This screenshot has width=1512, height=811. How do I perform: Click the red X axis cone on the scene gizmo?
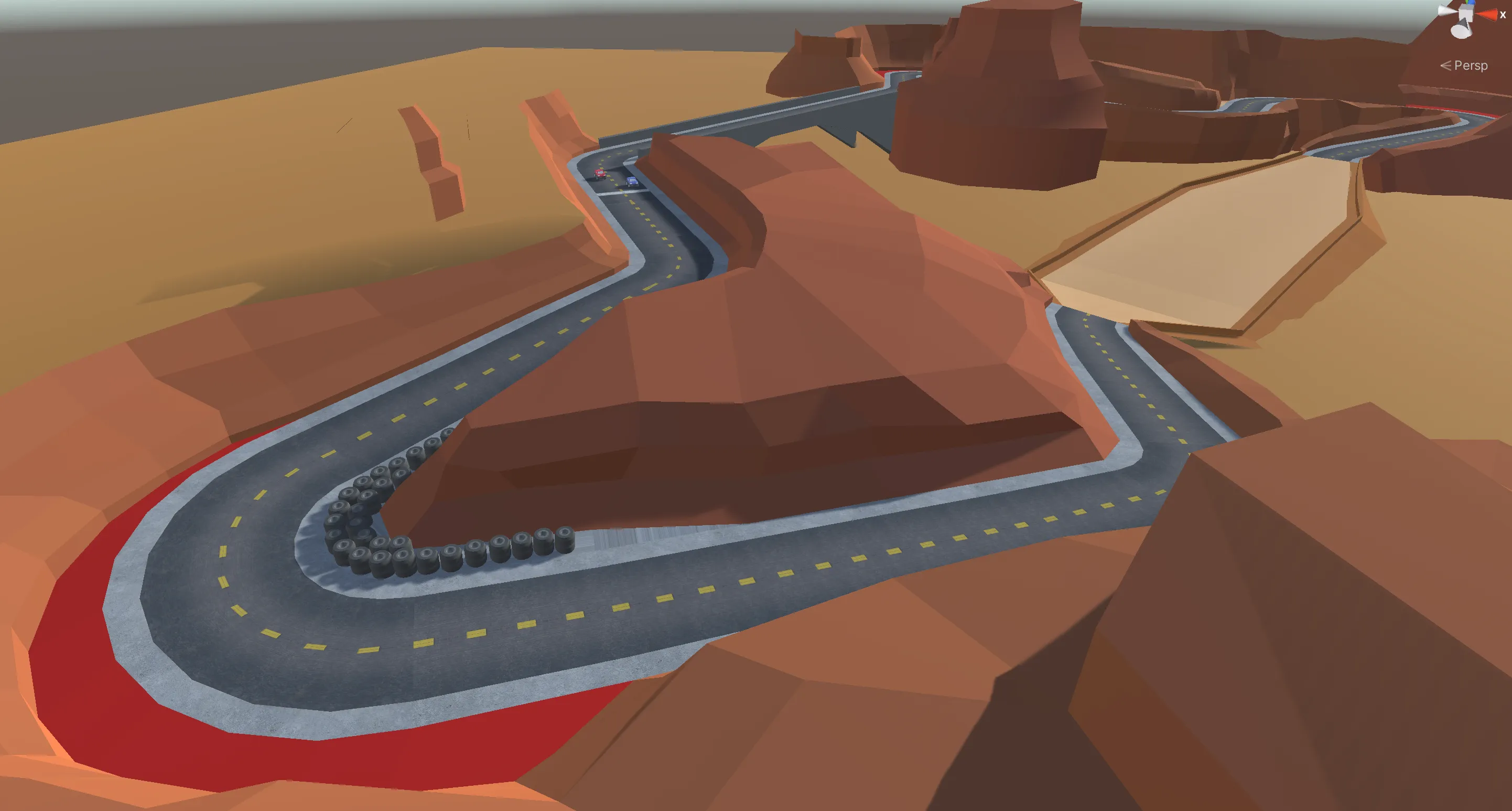pos(1489,15)
